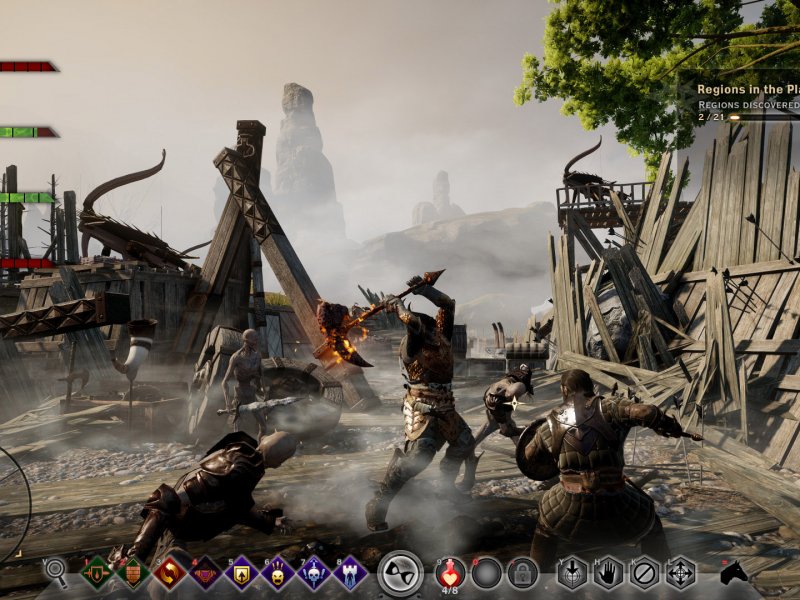800x600 pixels.
Task: Activate the skull with sword ability
Action: pos(314,573)
